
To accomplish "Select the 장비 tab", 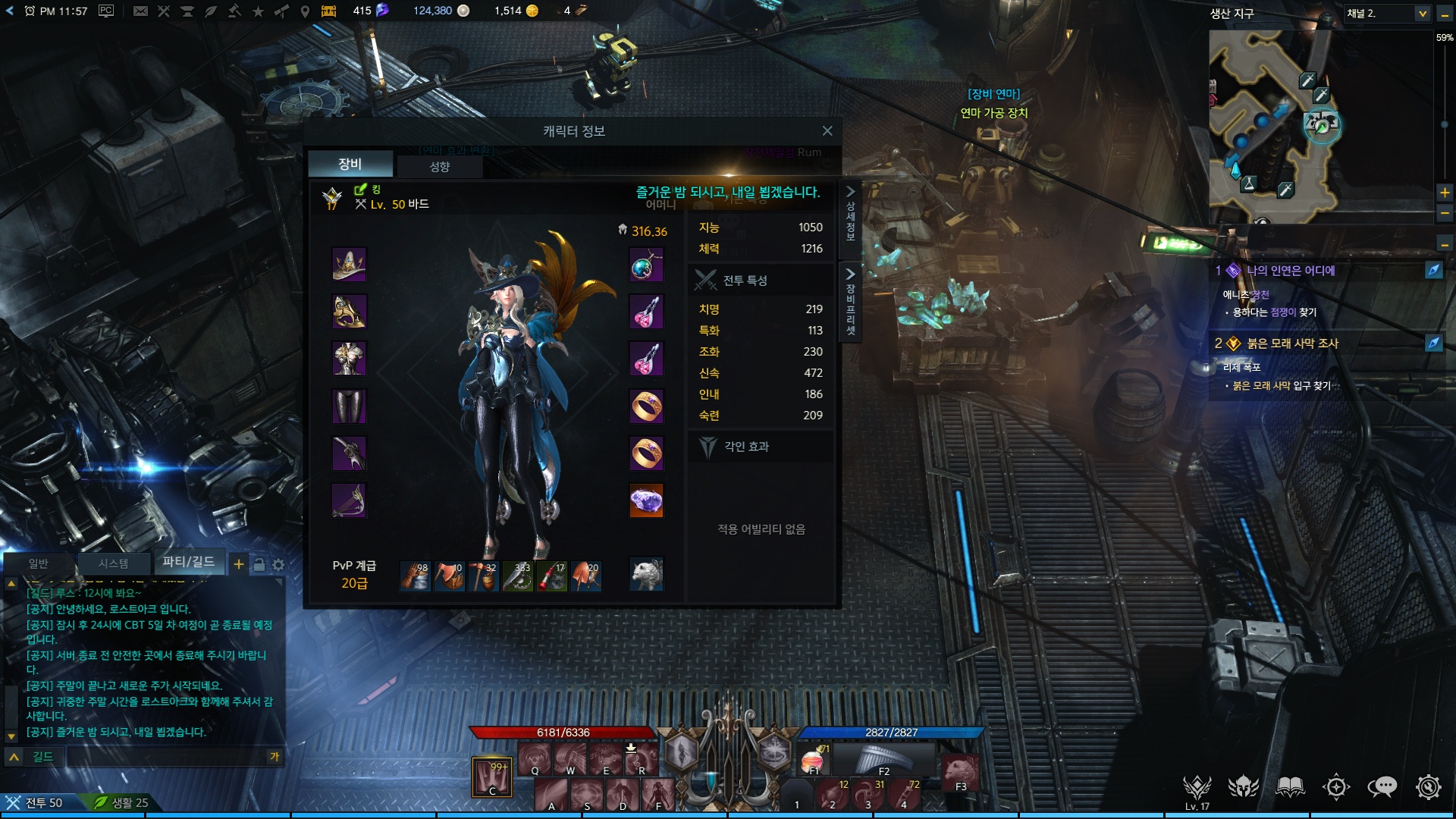I will click(350, 164).
